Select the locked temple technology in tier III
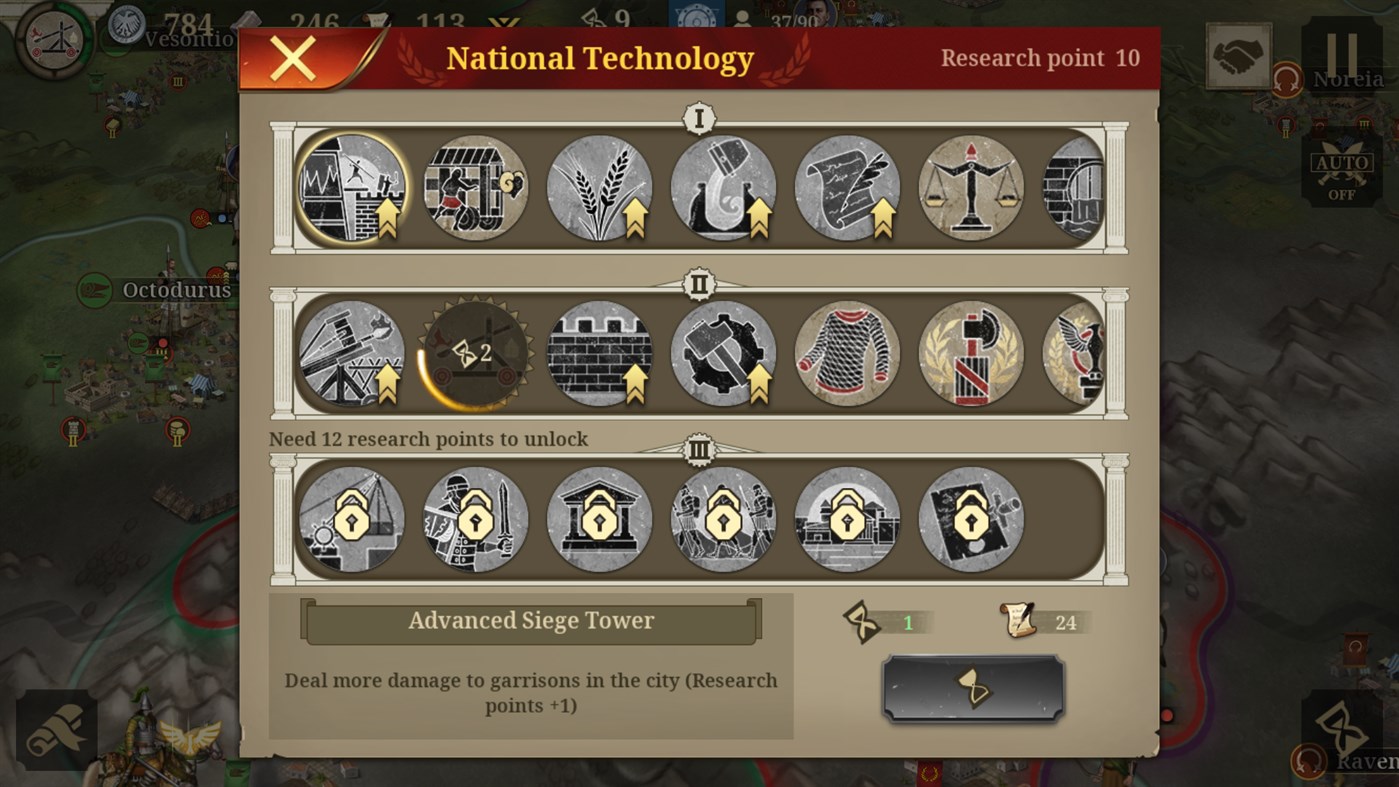The width and height of the screenshot is (1399, 787). 599,518
